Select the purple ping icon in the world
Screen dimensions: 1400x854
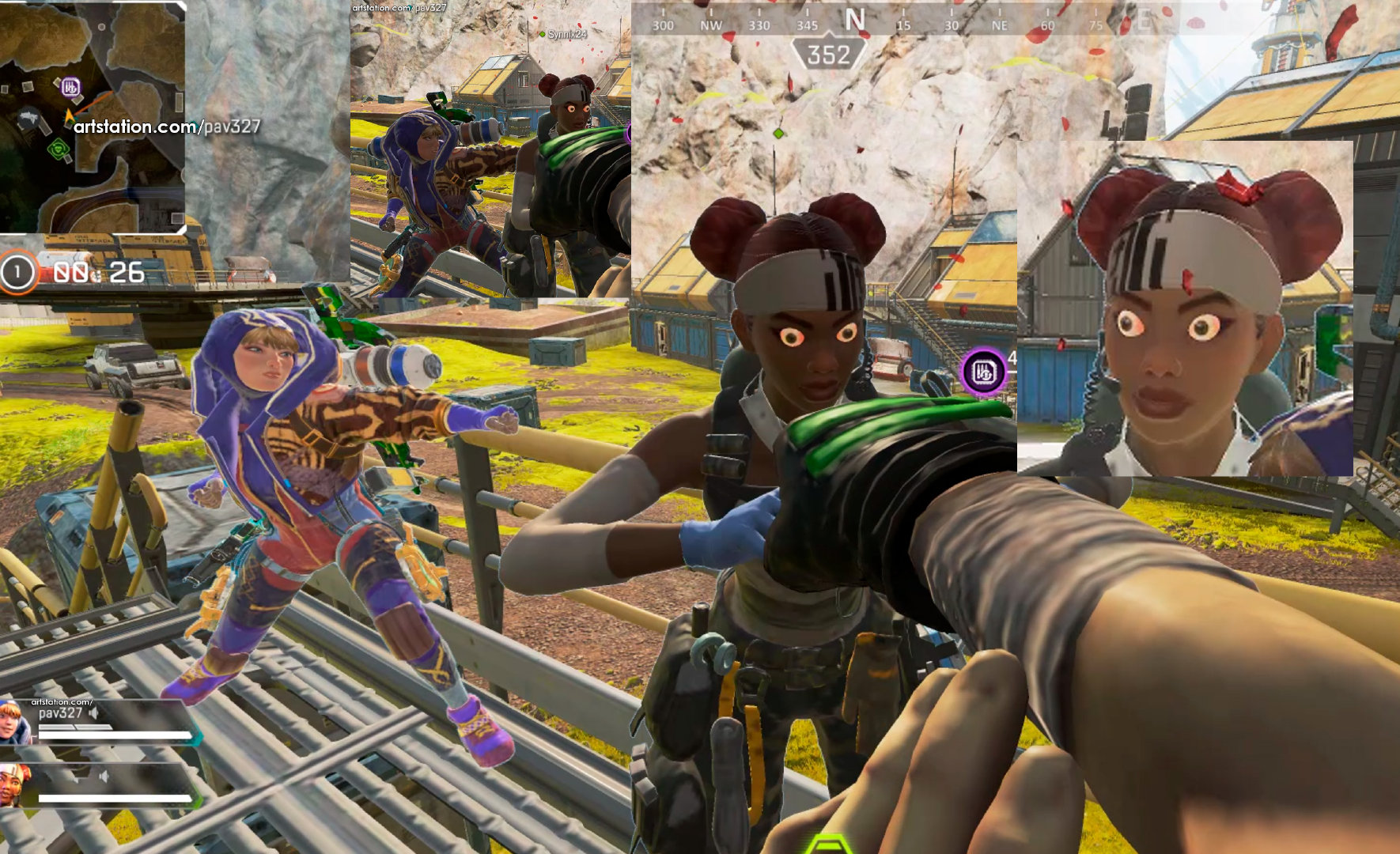(x=983, y=371)
